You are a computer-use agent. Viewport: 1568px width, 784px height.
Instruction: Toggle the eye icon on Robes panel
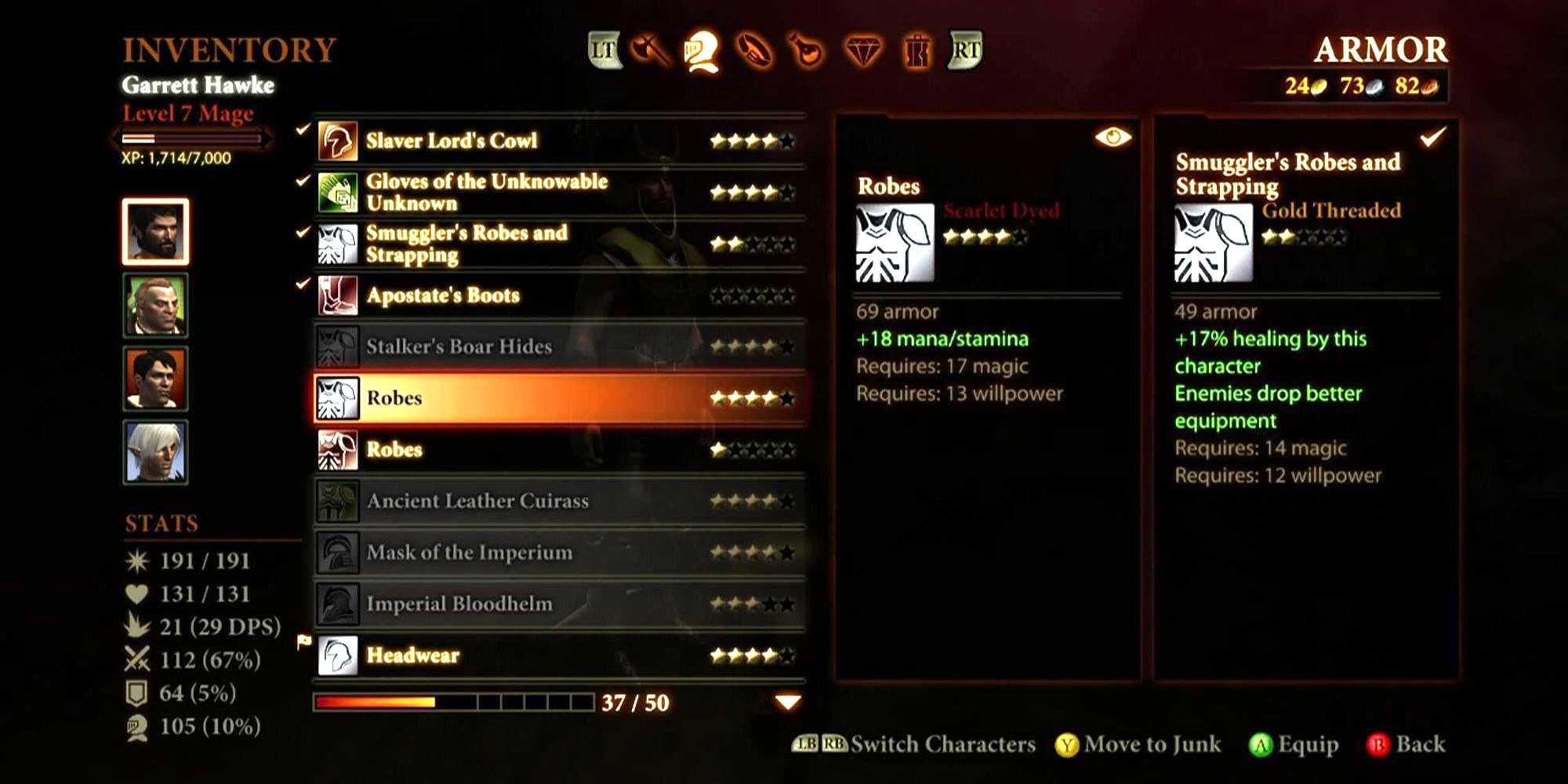coord(1112,138)
